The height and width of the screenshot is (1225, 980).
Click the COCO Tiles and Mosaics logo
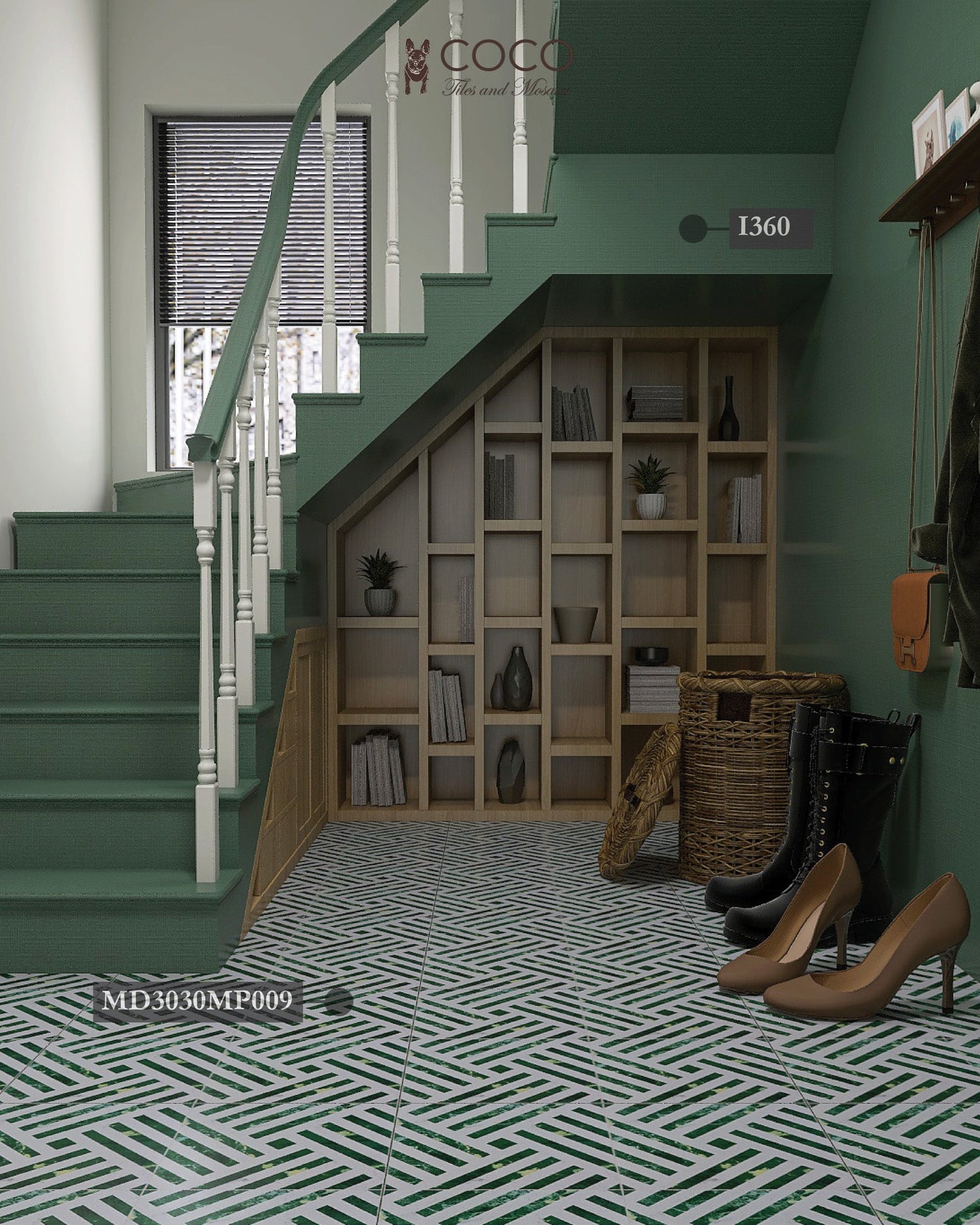point(488,67)
